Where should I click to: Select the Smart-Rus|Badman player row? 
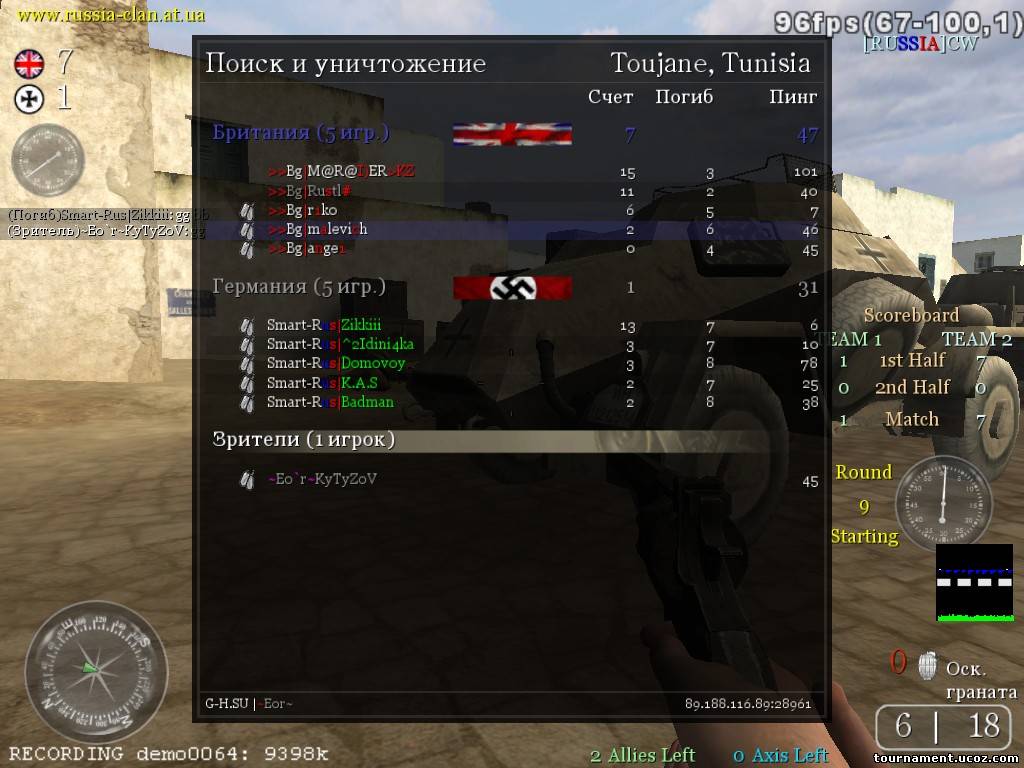pos(330,402)
